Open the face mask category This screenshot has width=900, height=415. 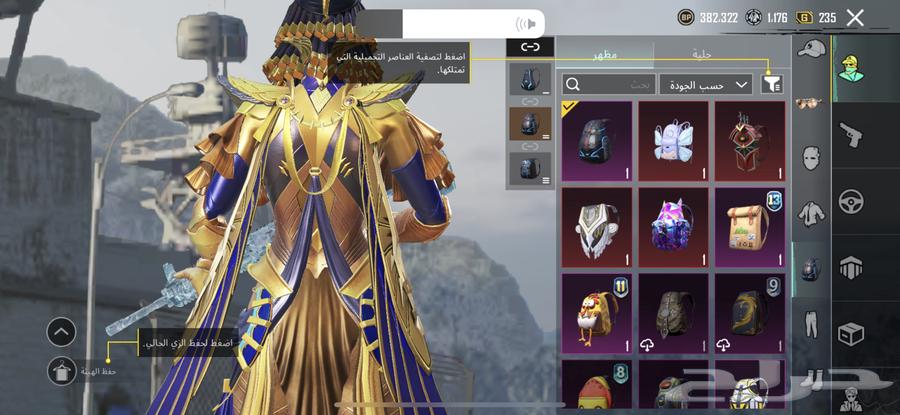pos(811,158)
